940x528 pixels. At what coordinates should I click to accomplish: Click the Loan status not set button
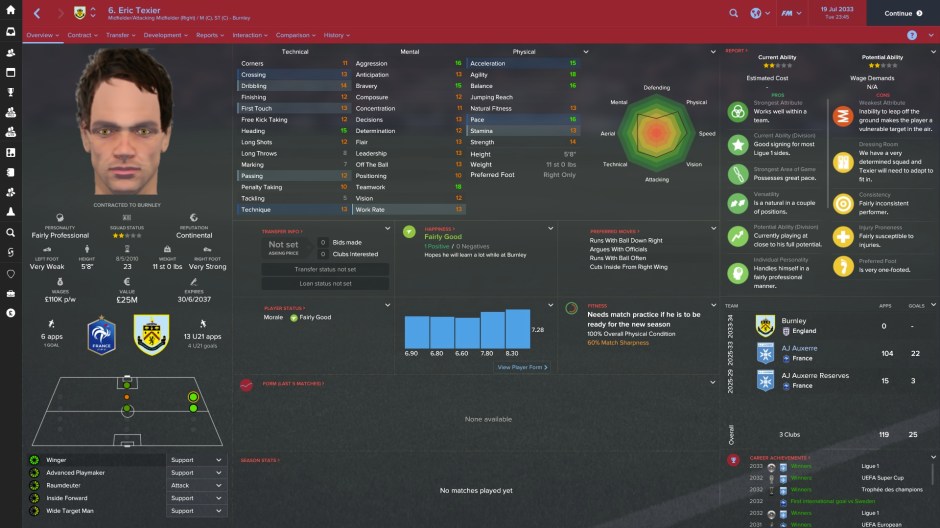click(311, 283)
